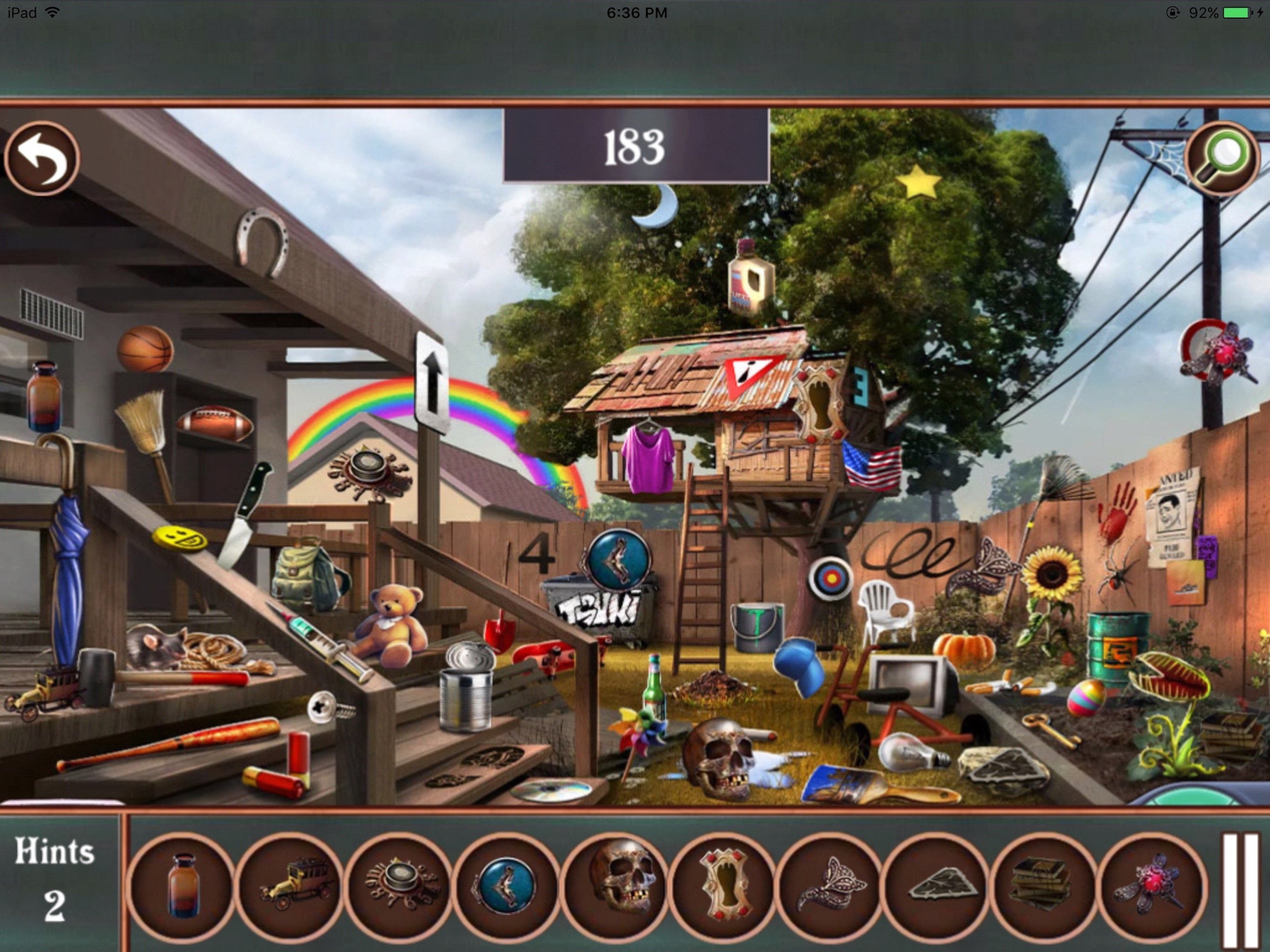The height and width of the screenshot is (952, 1270).
Task: Pick the cracked stone slab target slot
Action: (x=938, y=885)
